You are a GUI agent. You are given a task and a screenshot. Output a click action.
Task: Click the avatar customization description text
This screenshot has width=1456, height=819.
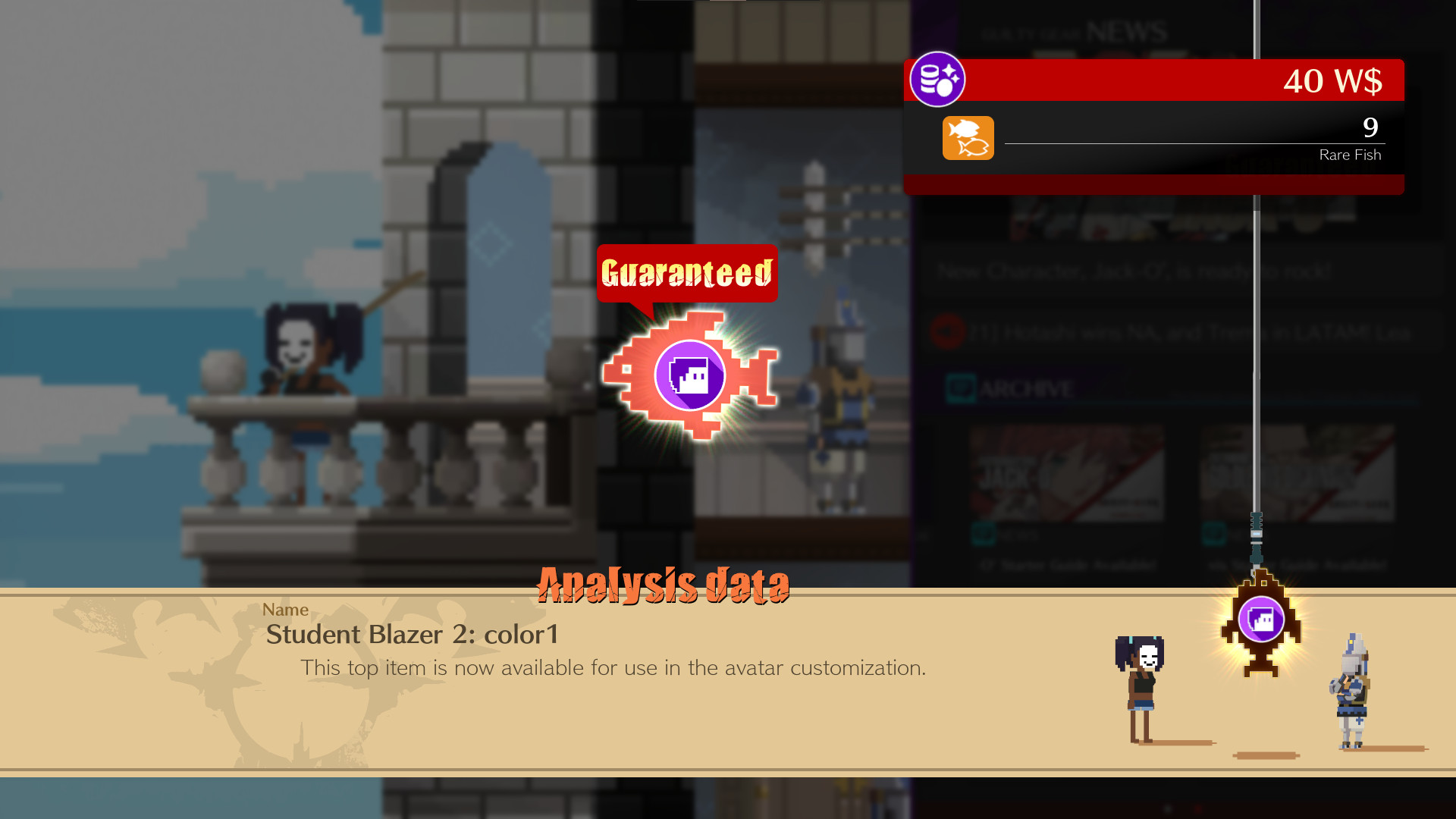click(614, 668)
